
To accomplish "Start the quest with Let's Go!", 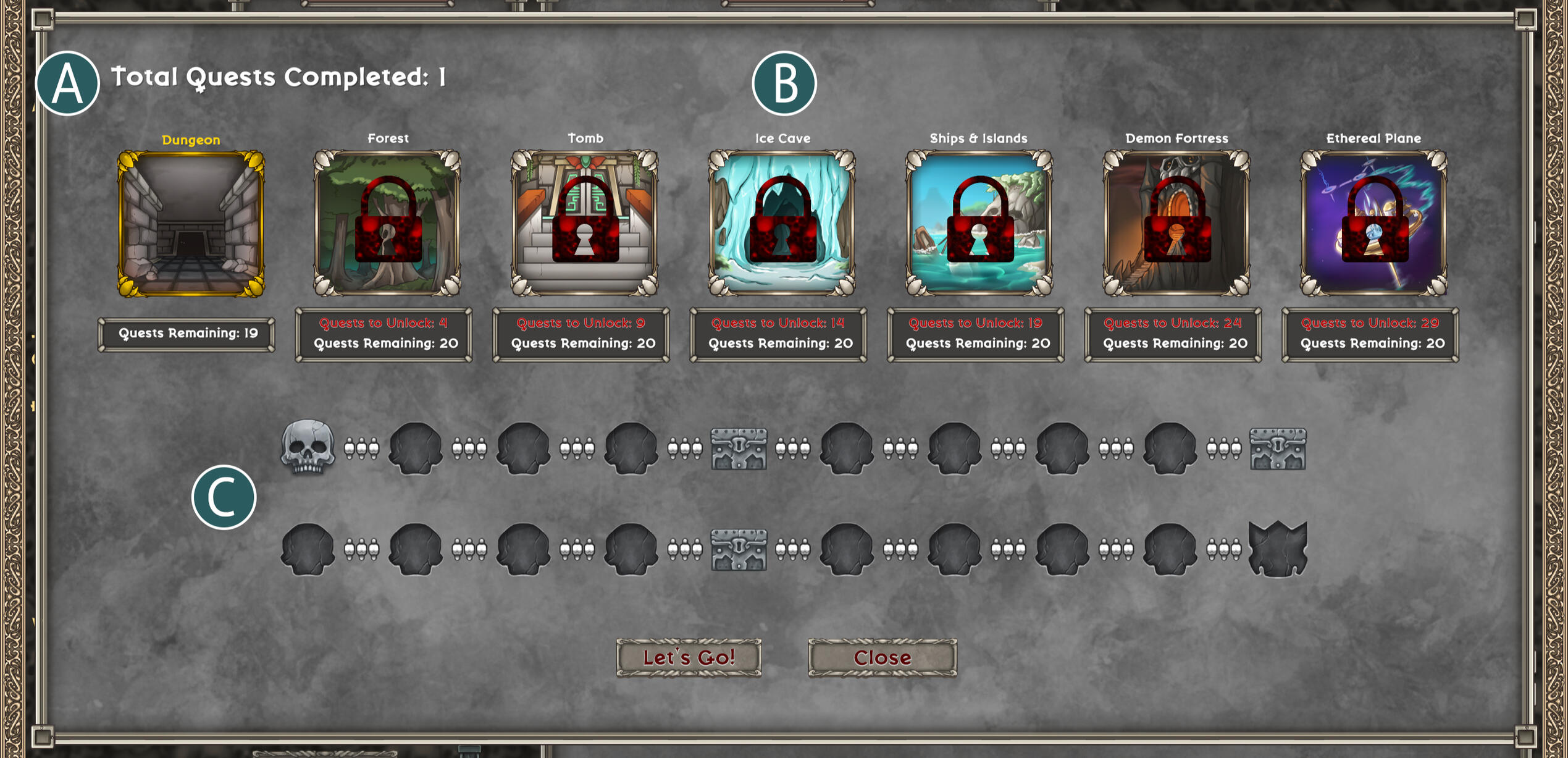I will pyautogui.click(x=689, y=657).
